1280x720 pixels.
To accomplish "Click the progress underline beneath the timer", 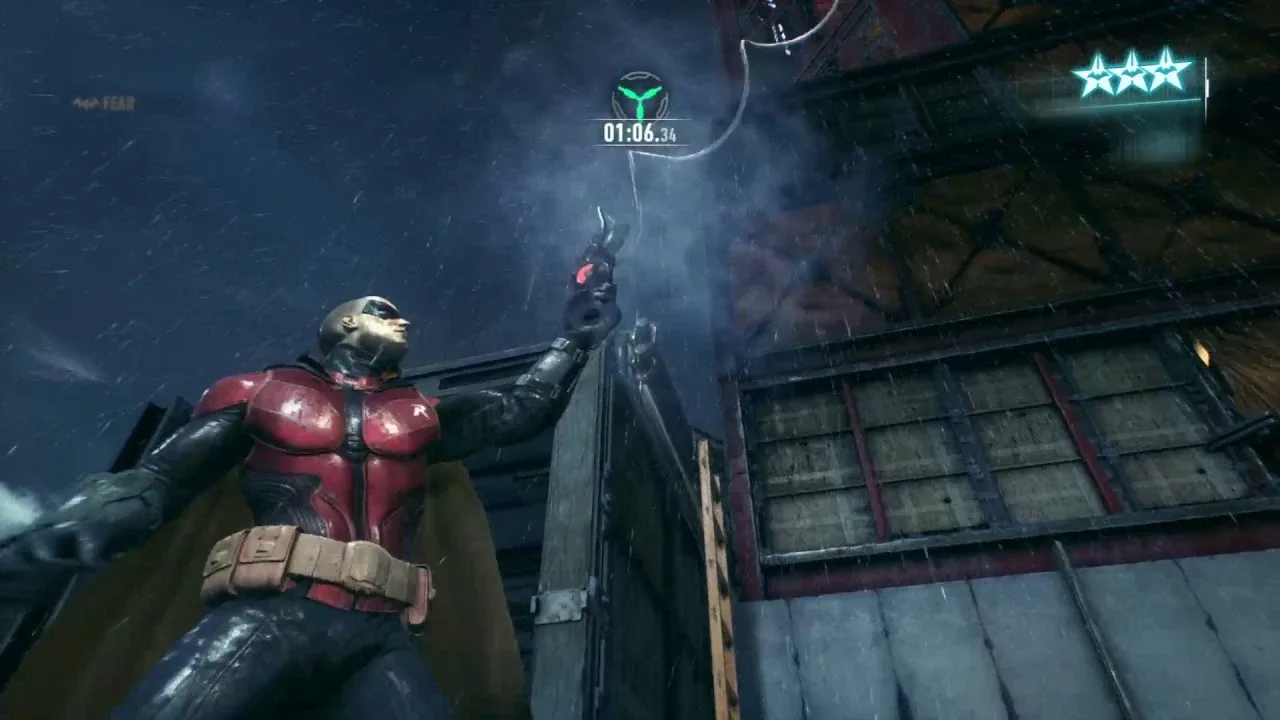I will 640,143.
